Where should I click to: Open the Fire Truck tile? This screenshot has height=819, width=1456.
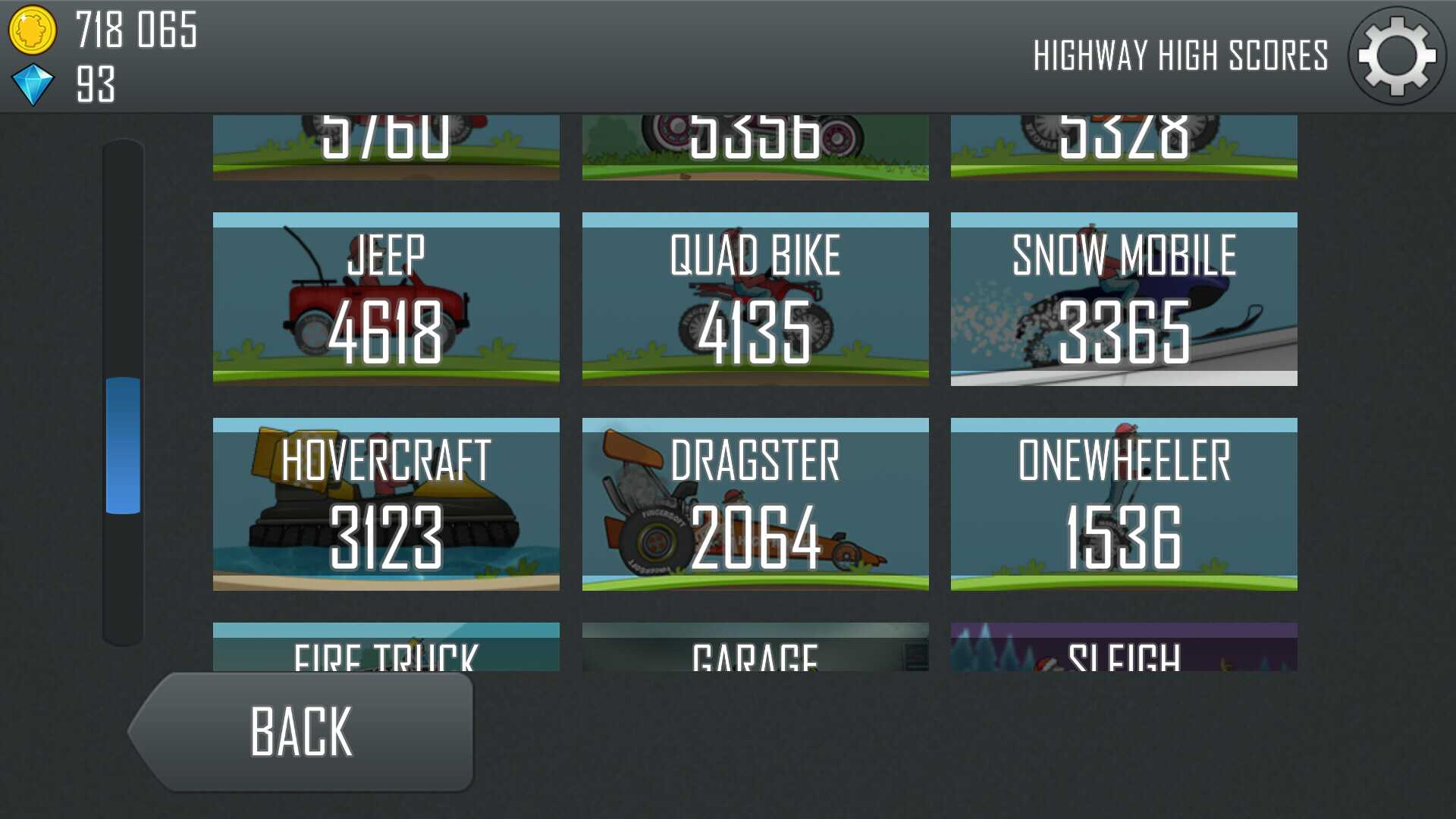[x=386, y=648]
